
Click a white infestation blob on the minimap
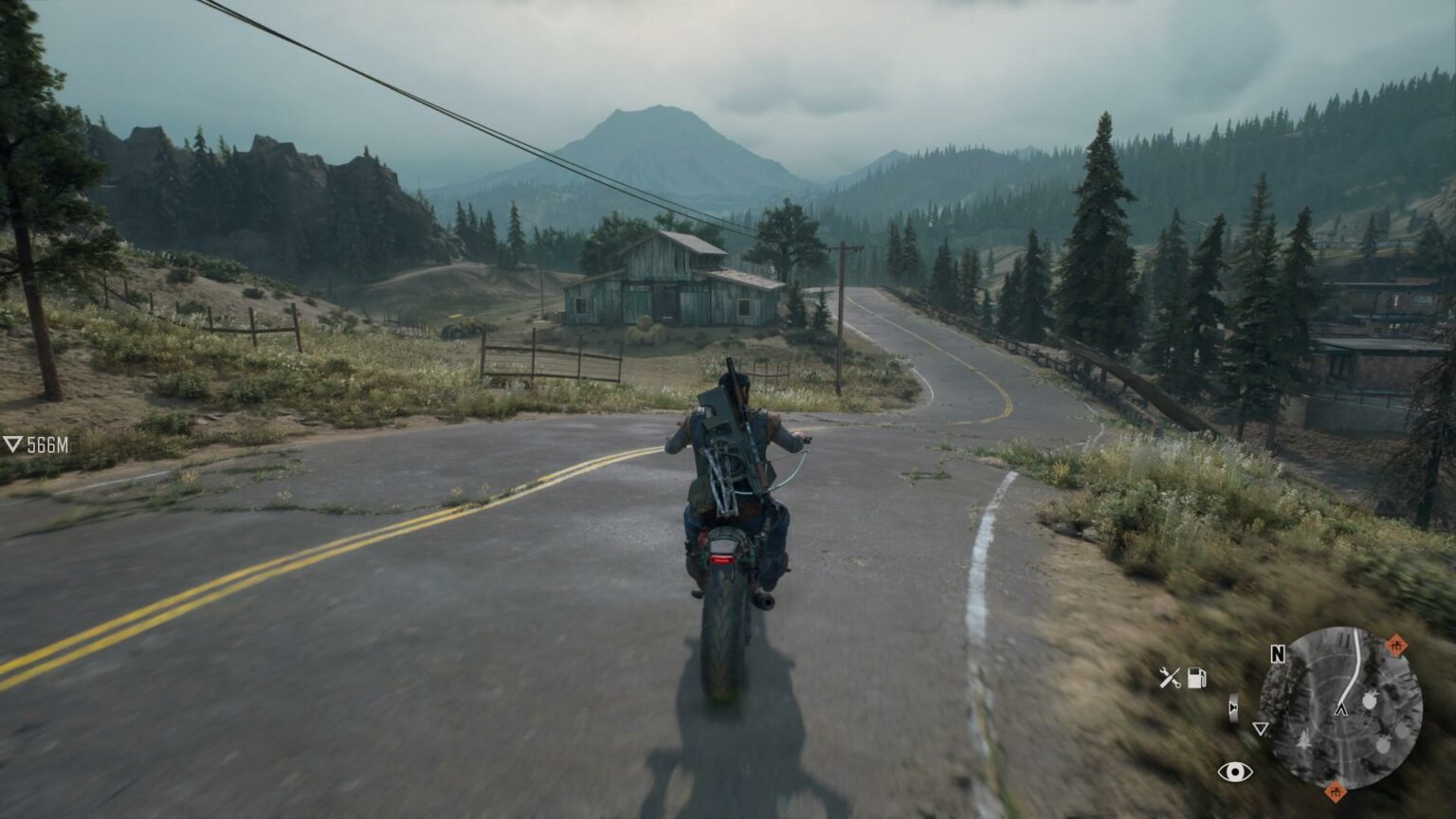tap(1369, 700)
